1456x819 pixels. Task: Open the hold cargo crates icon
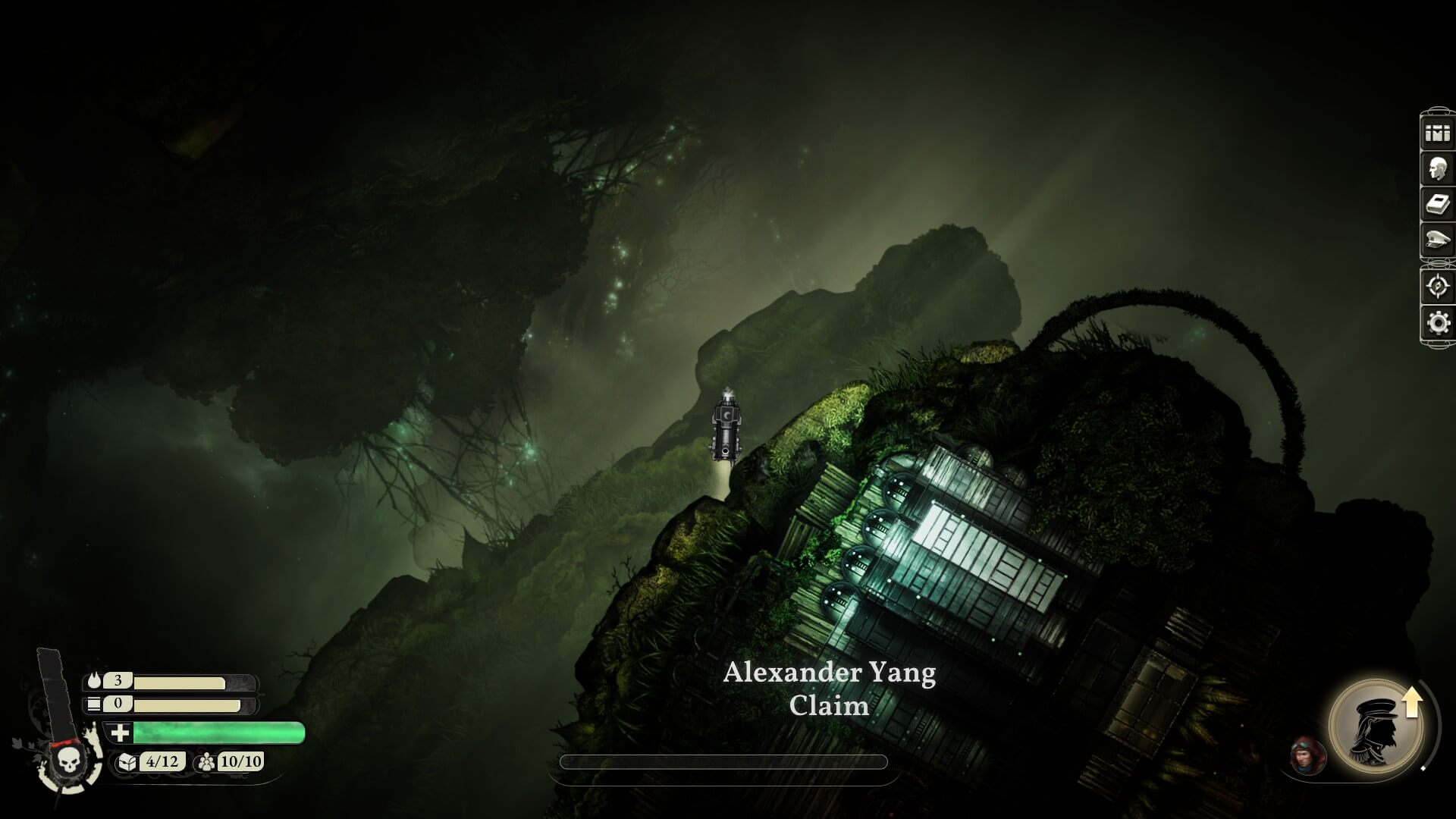coord(1437,133)
